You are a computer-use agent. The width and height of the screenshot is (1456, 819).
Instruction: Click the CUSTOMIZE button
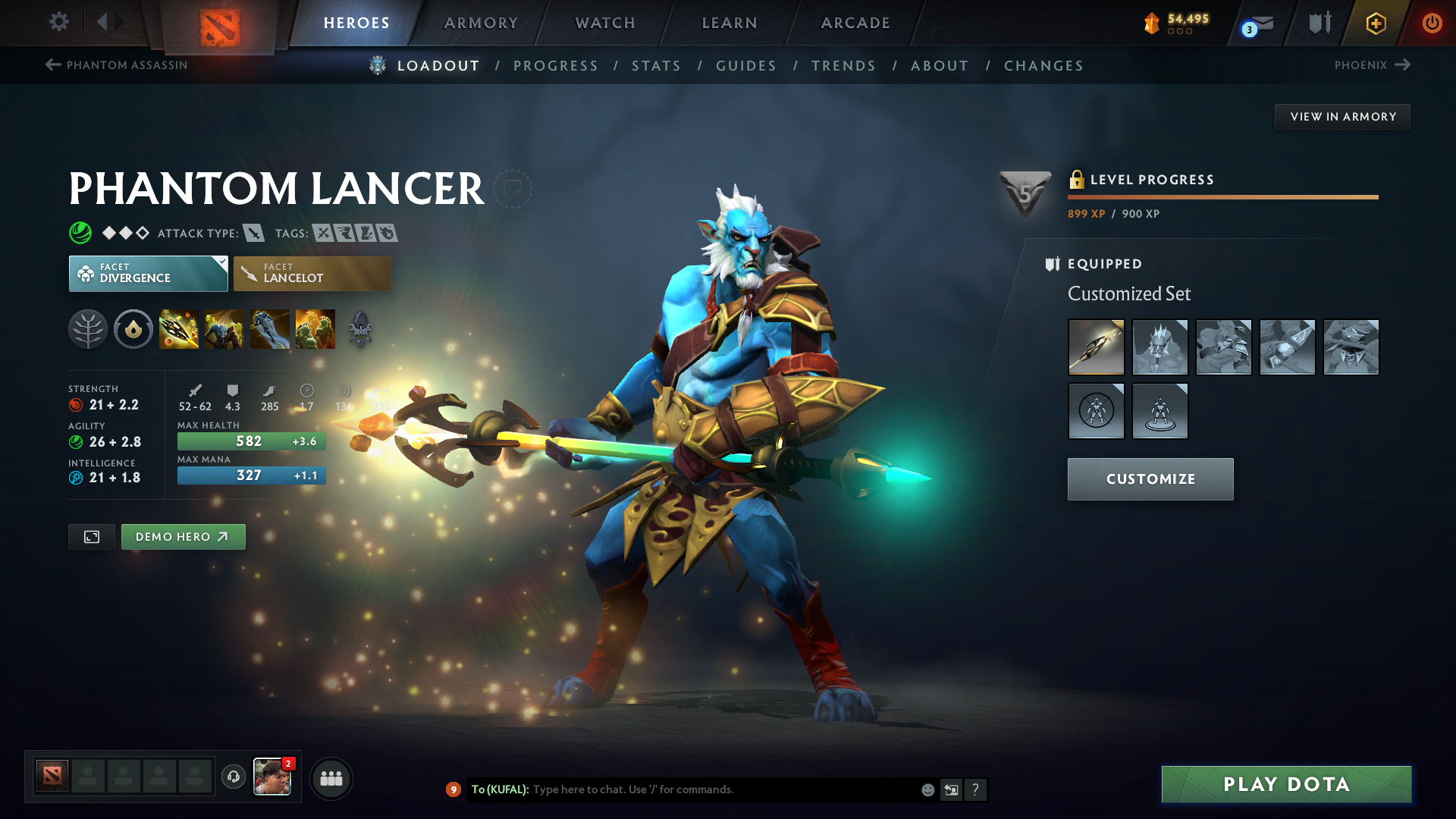[x=1150, y=479]
